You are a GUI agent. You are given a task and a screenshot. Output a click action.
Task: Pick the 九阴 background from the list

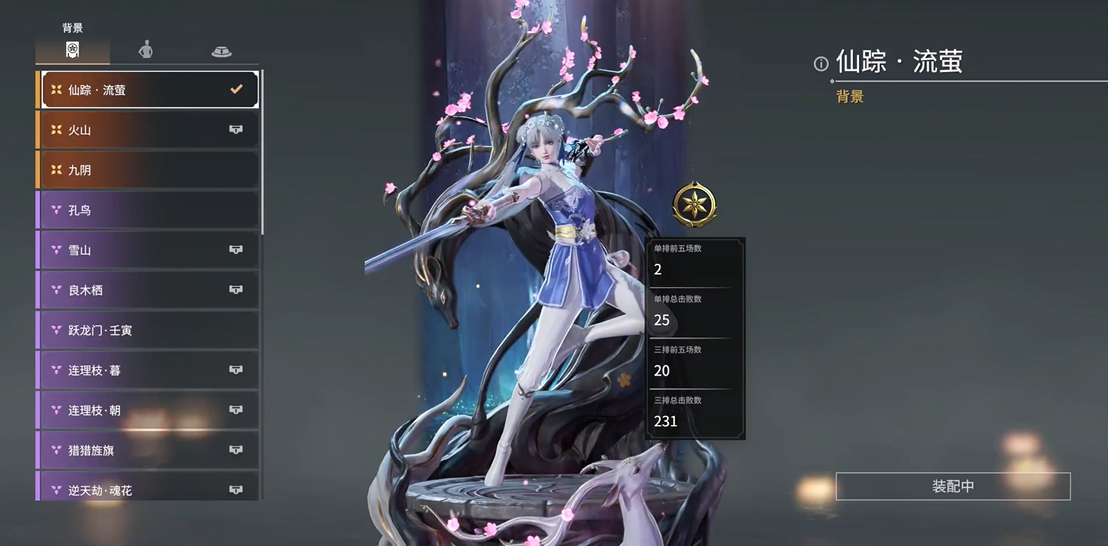[148, 170]
